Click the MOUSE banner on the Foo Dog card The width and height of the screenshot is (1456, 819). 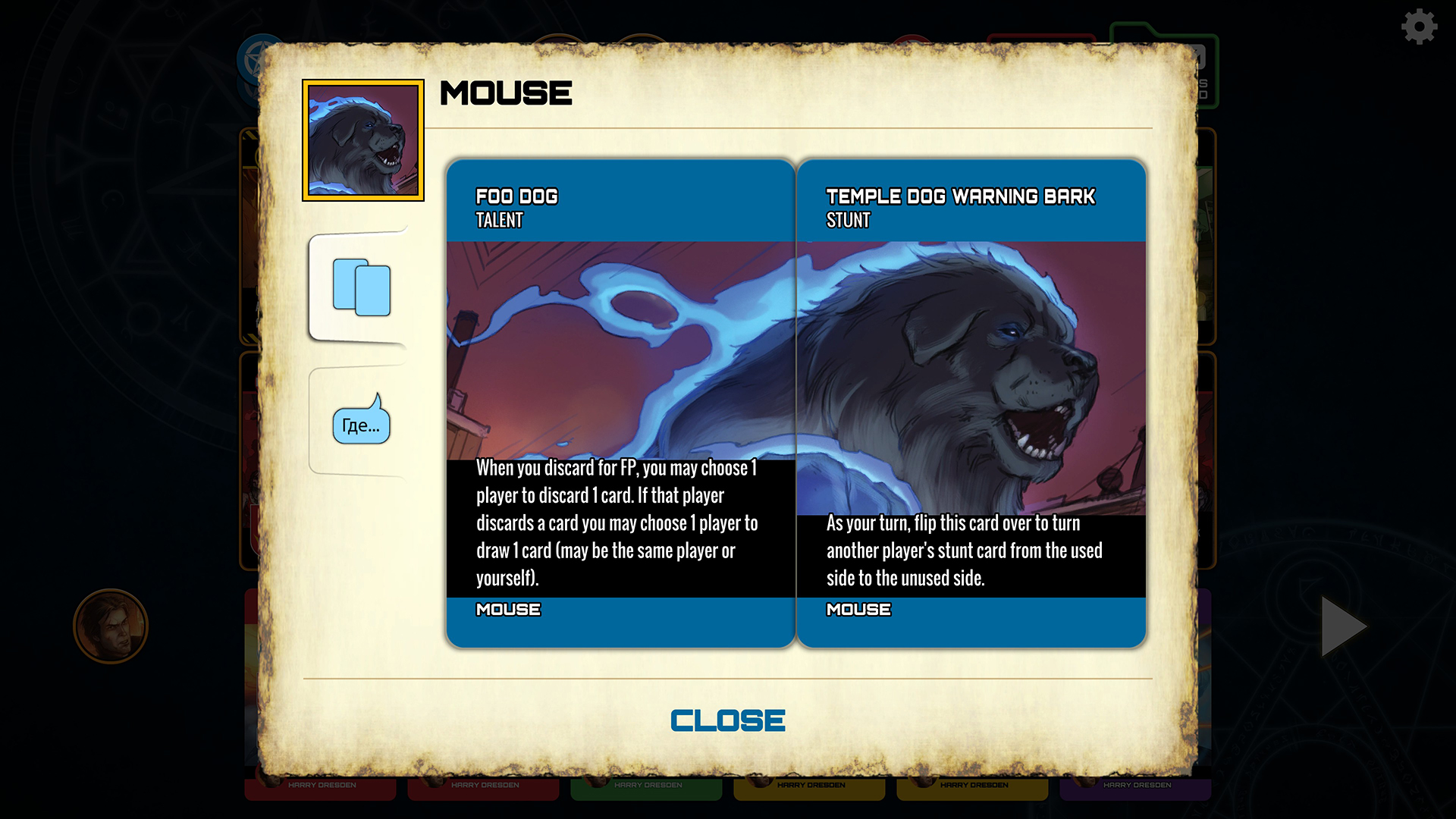click(508, 609)
